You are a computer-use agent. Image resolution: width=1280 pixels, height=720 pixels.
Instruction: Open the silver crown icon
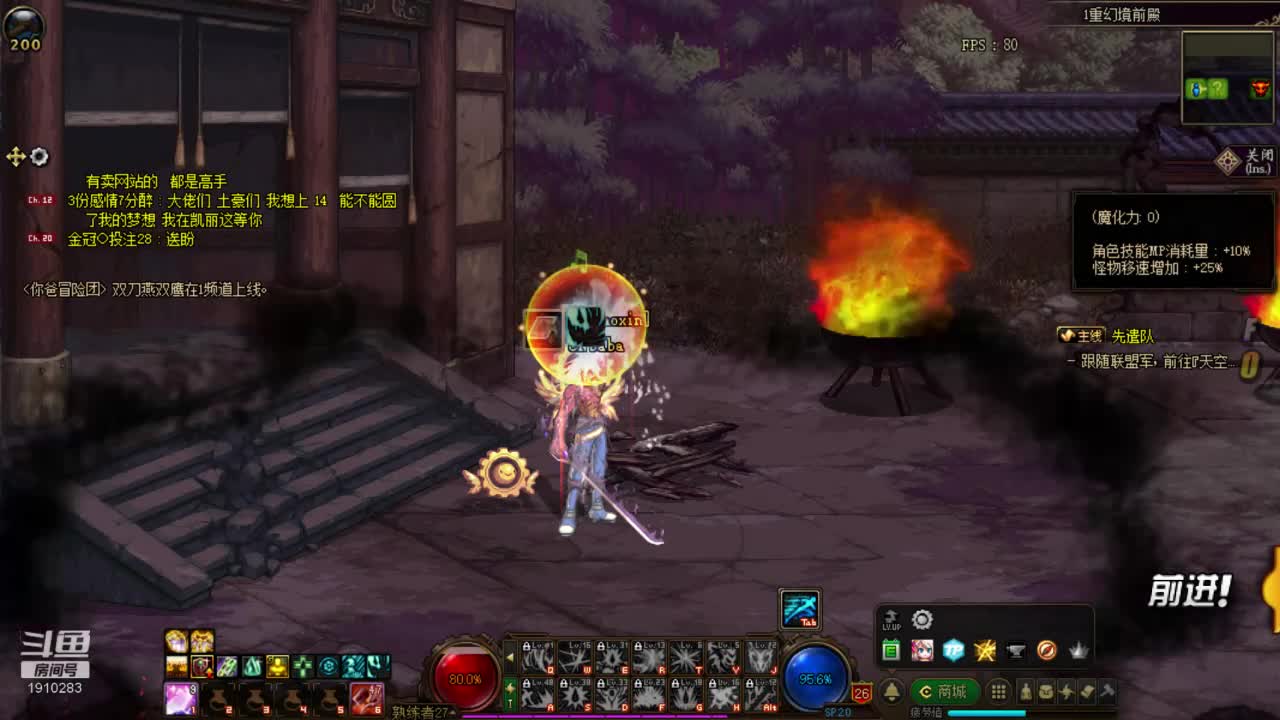[1078, 651]
